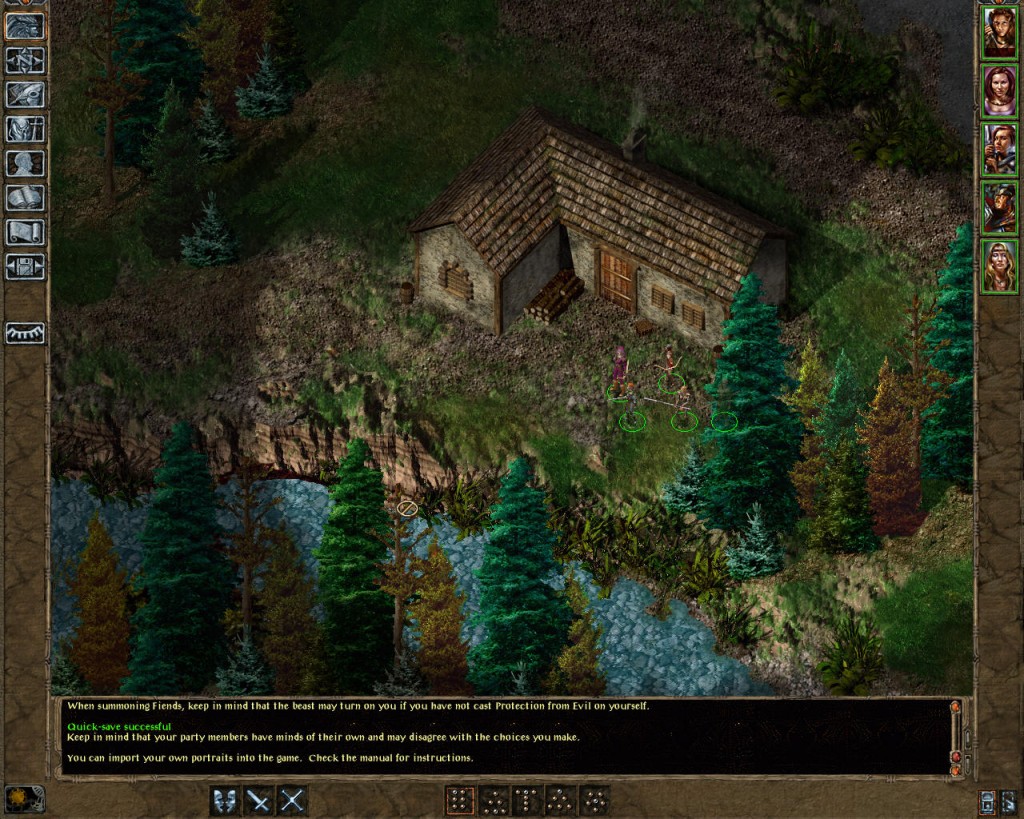Click the crossed swords action button

click(292, 800)
